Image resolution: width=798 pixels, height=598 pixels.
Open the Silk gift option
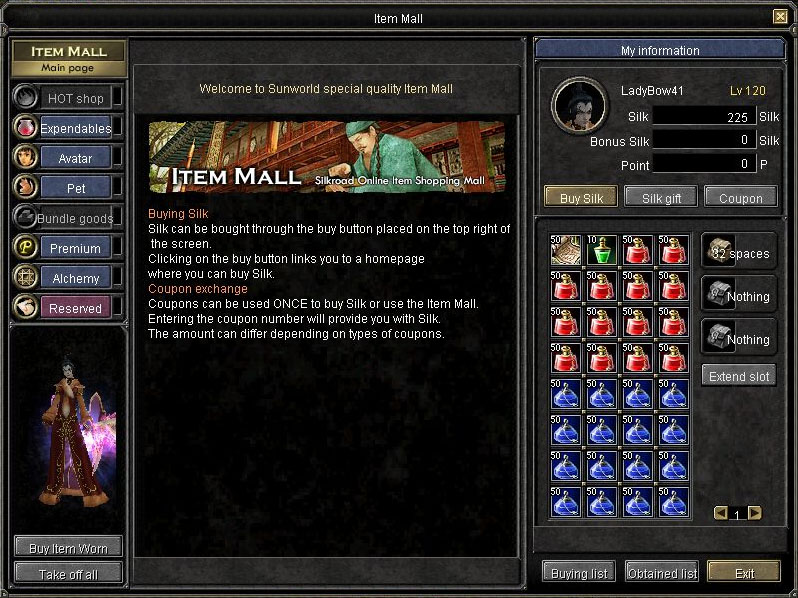click(x=660, y=197)
